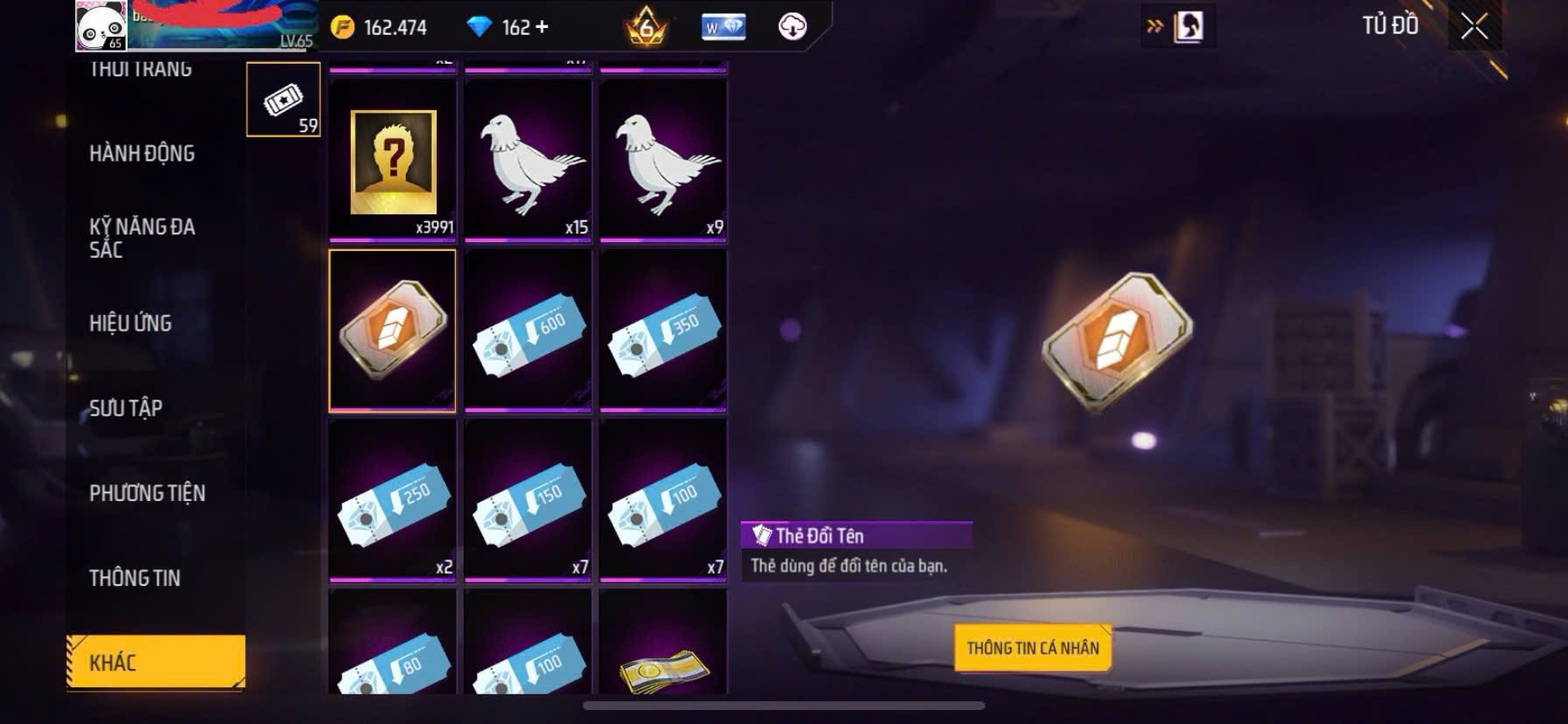
Task: Select the 250 diamond voucher slot
Action: [393, 500]
